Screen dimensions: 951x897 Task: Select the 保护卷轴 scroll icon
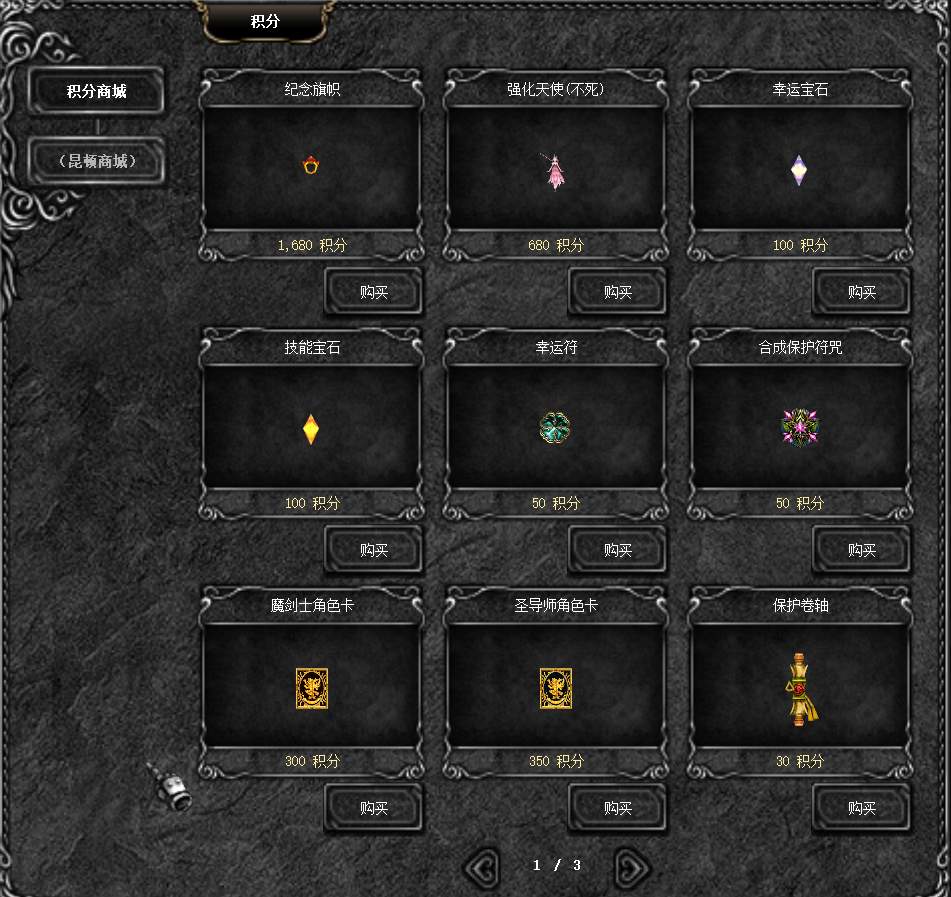799,689
